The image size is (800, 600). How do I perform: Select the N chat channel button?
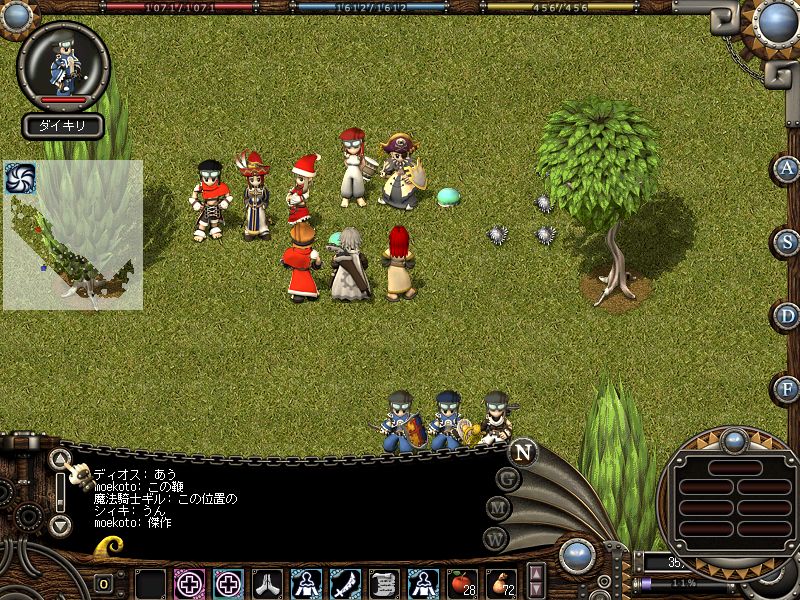[x=522, y=452]
